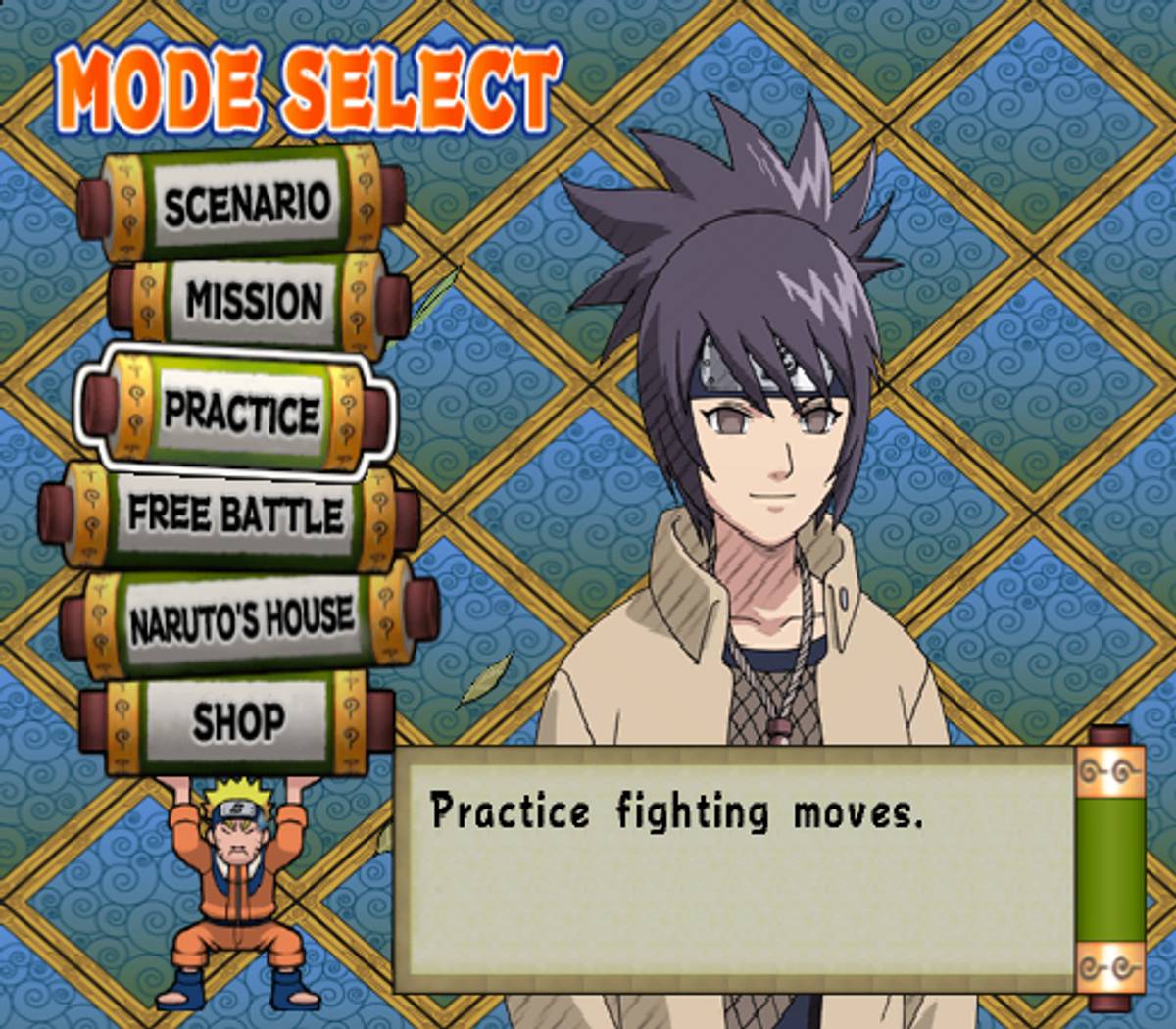Choose the highlighted Practice scroll

pyautogui.click(x=240, y=412)
